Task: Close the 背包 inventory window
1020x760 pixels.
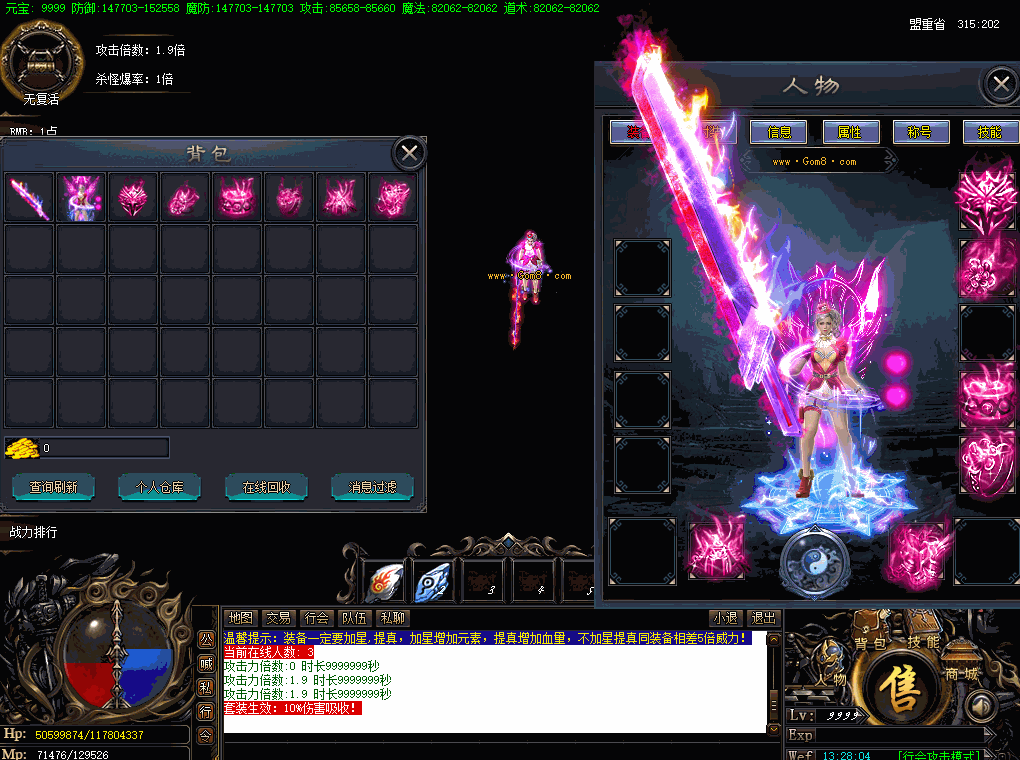Action: click(408, 153)
